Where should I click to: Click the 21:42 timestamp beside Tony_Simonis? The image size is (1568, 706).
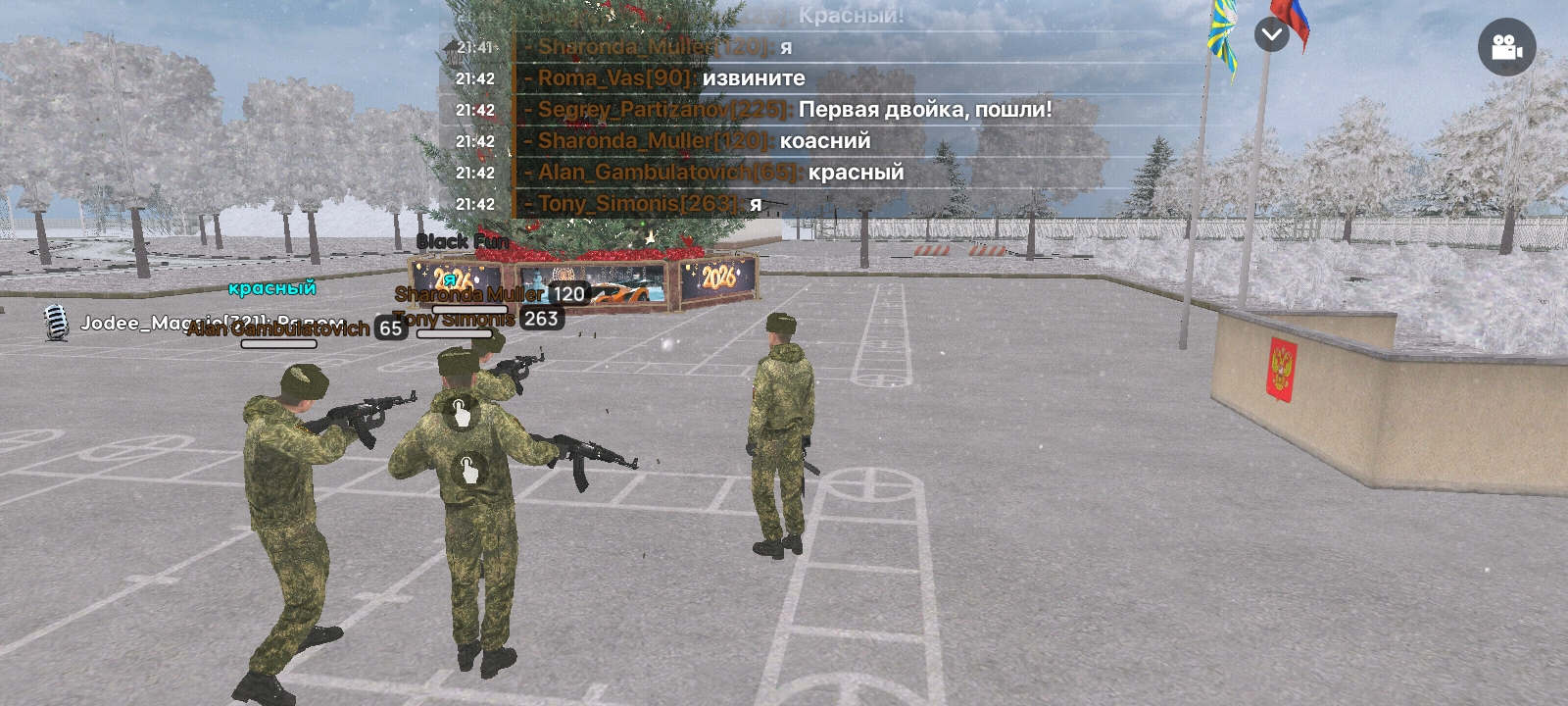[474, 204]
